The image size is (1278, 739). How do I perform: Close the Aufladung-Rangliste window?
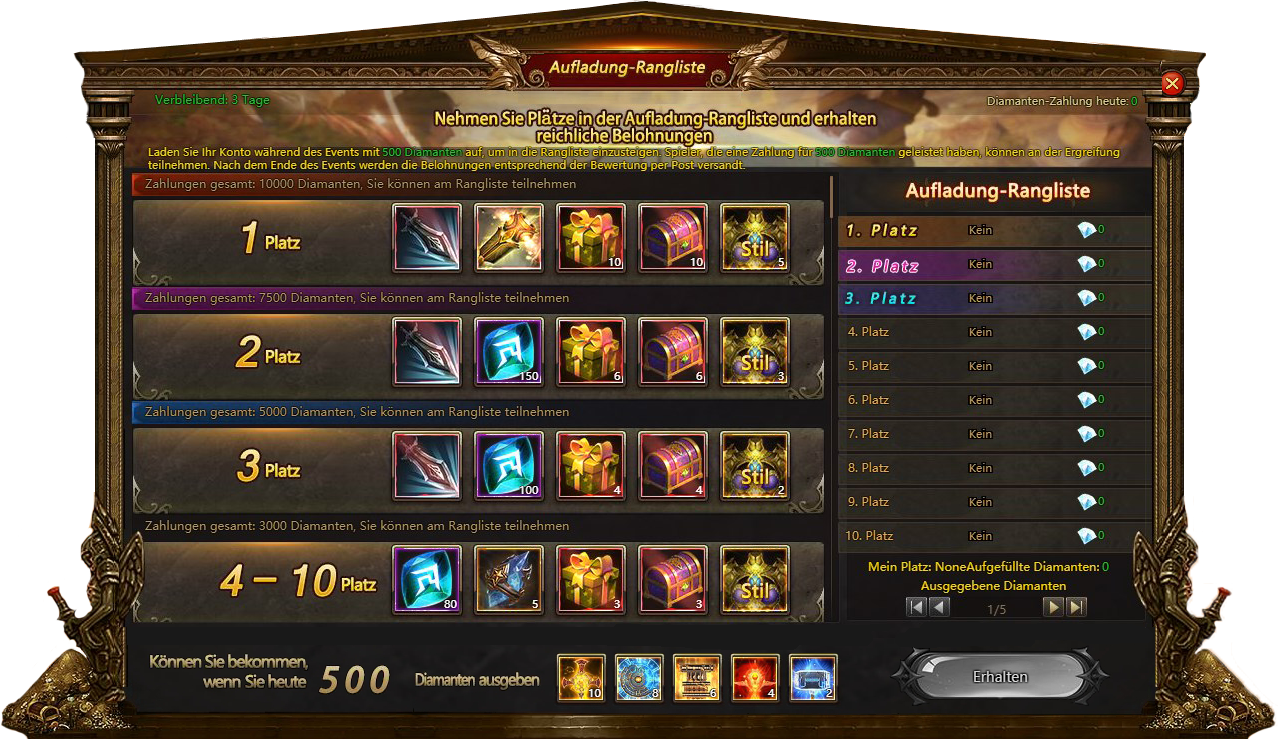[x=1172, y=84]
